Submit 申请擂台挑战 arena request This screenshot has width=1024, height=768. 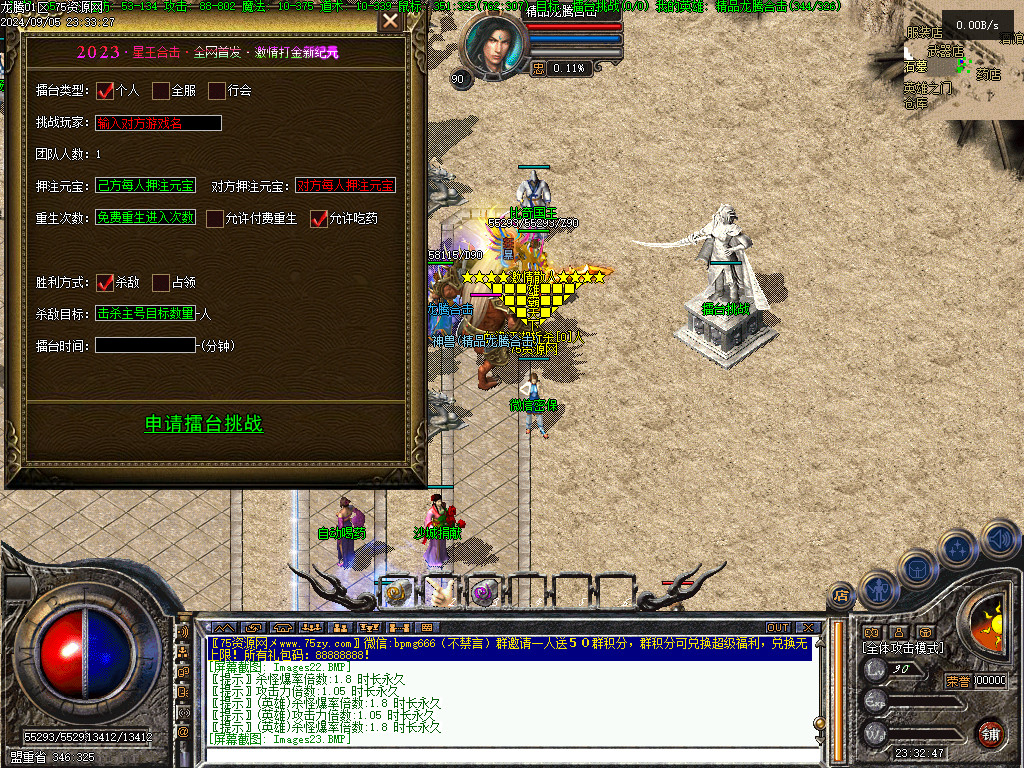(x=204, y=424)
